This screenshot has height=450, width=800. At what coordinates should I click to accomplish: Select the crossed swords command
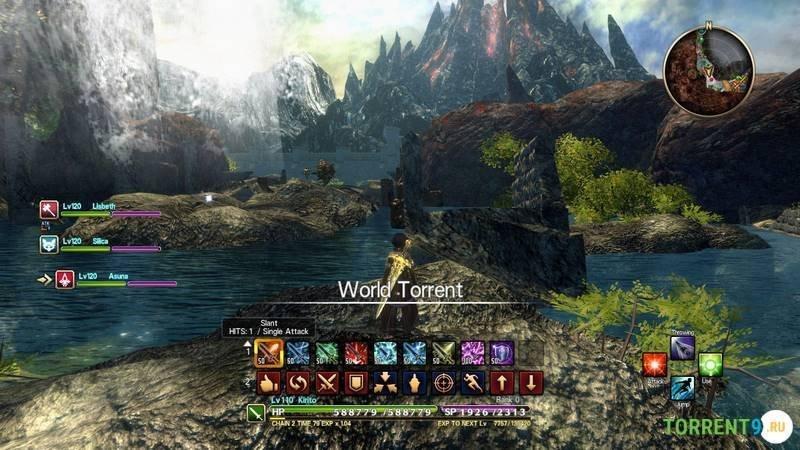pyautogui.click(x=327, y=382)
